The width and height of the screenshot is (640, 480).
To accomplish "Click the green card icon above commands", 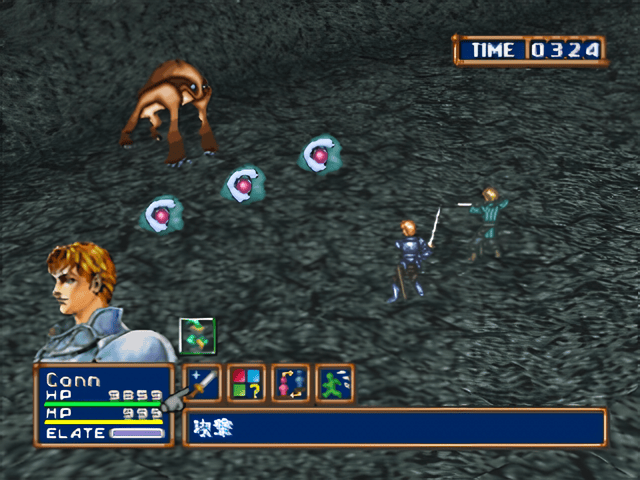I will [197, 336].
